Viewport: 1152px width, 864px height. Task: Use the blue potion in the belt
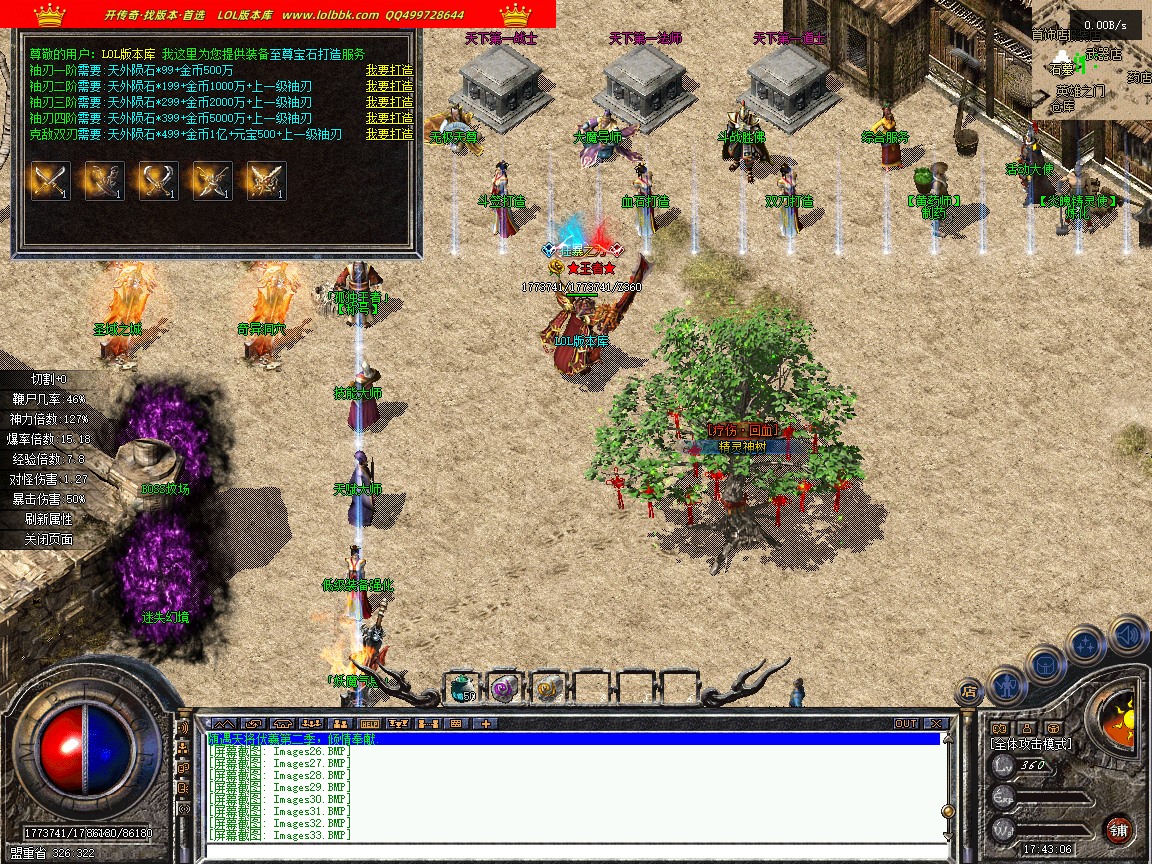[461, 687]
